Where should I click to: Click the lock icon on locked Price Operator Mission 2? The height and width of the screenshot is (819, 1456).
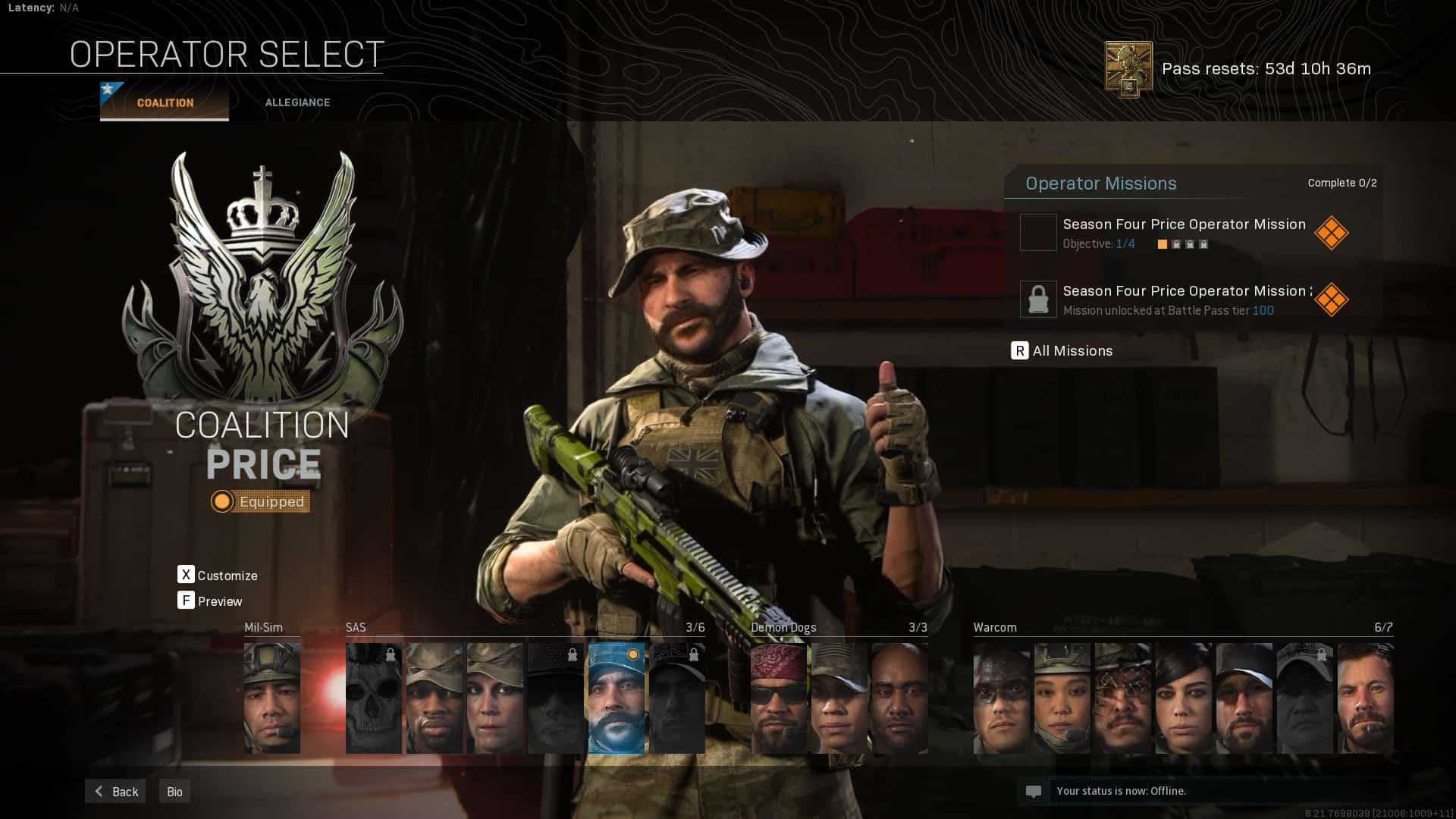(1038, 299)
